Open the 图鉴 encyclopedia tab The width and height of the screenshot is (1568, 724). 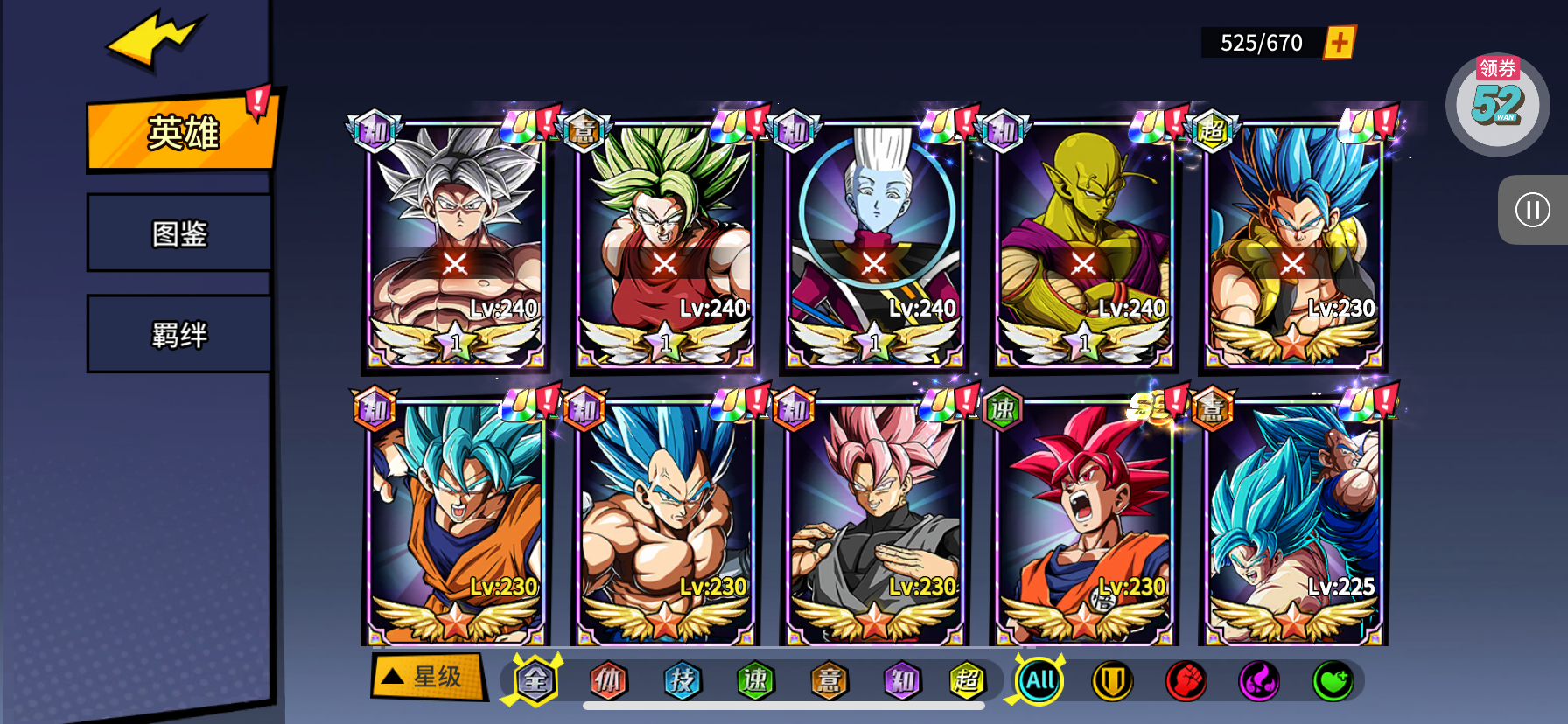(x=179, y=233)
